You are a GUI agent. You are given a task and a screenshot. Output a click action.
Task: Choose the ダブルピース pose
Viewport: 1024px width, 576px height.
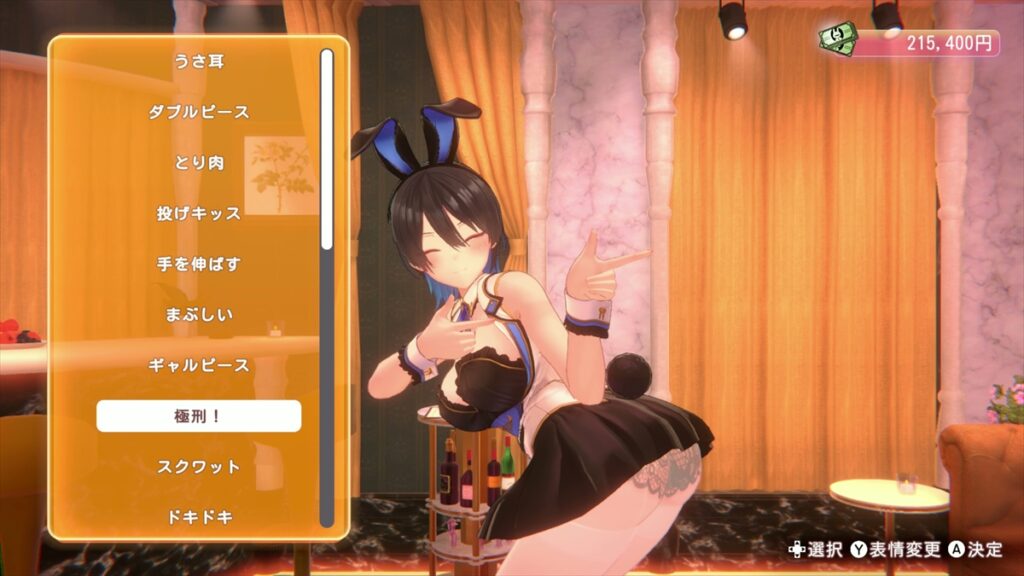click(198, 112)
